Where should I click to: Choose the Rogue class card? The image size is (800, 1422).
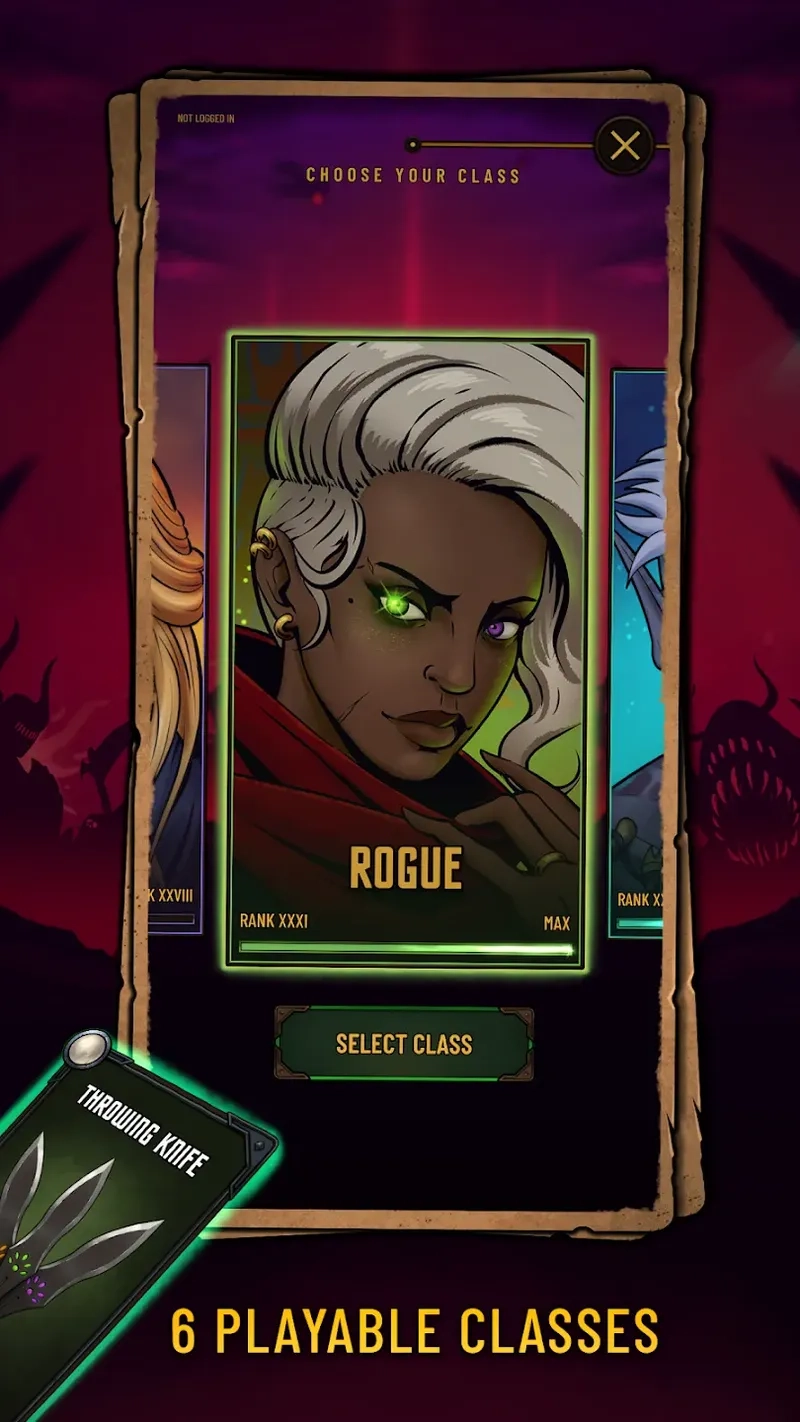click(408, 652)
